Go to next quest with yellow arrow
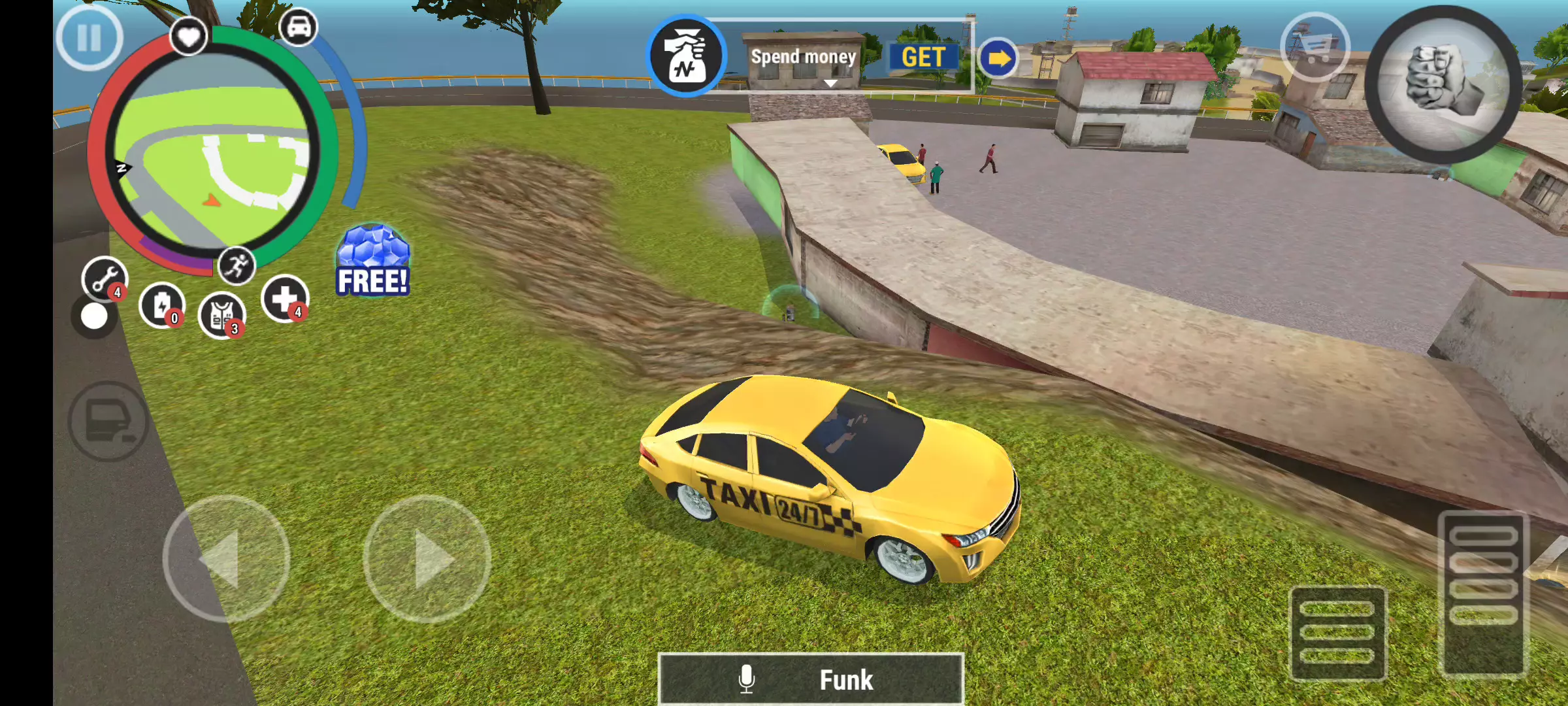Image resolution: width=1568 pixels, height=706 pixels. (x=998, y=59)
